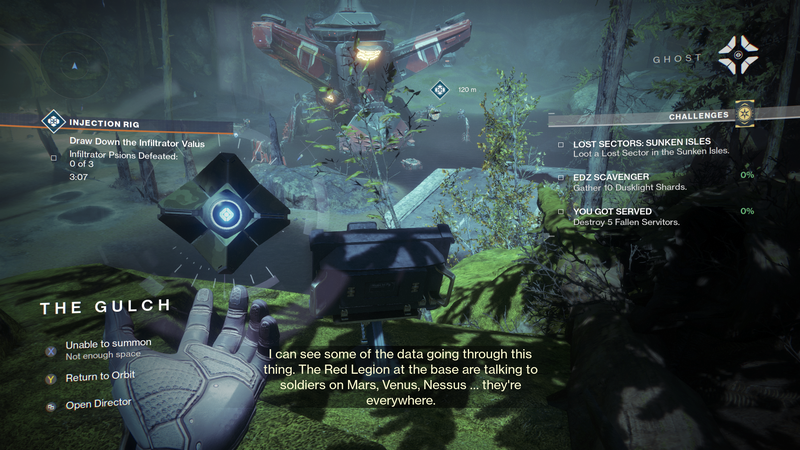Viewport: 800px width, 450px height.
Task: Choose Open Director
Action: point(96,405)
